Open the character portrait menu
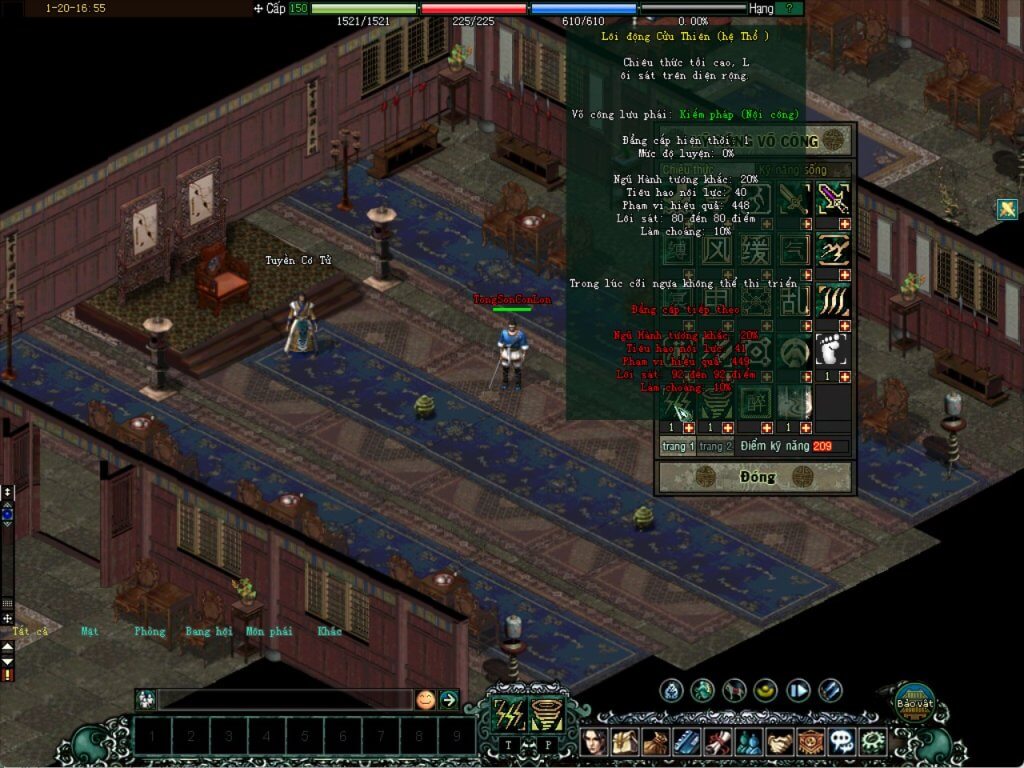Image resolution: width=1024 pixels, height=768 pixels. click(595, 742)
